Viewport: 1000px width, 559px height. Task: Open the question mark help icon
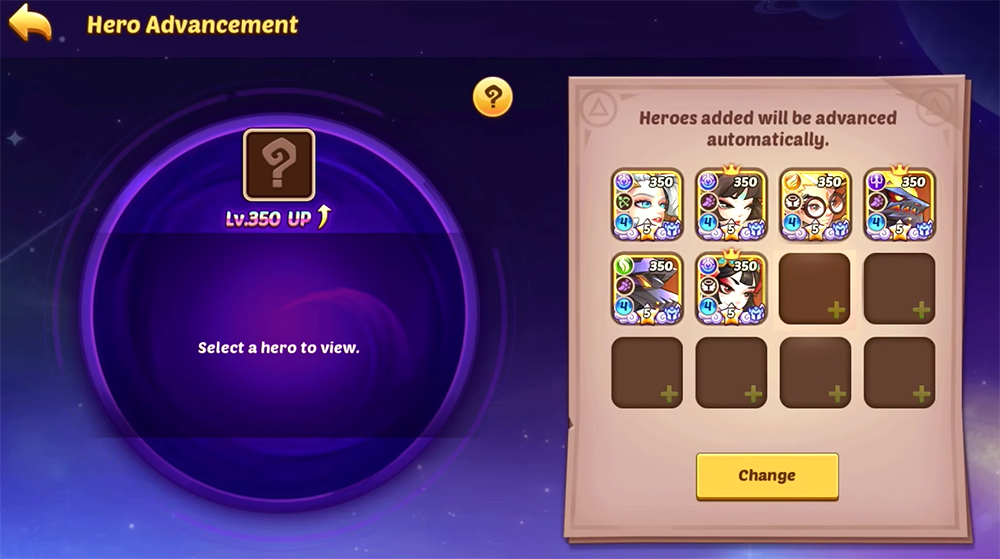pos(492,97)
